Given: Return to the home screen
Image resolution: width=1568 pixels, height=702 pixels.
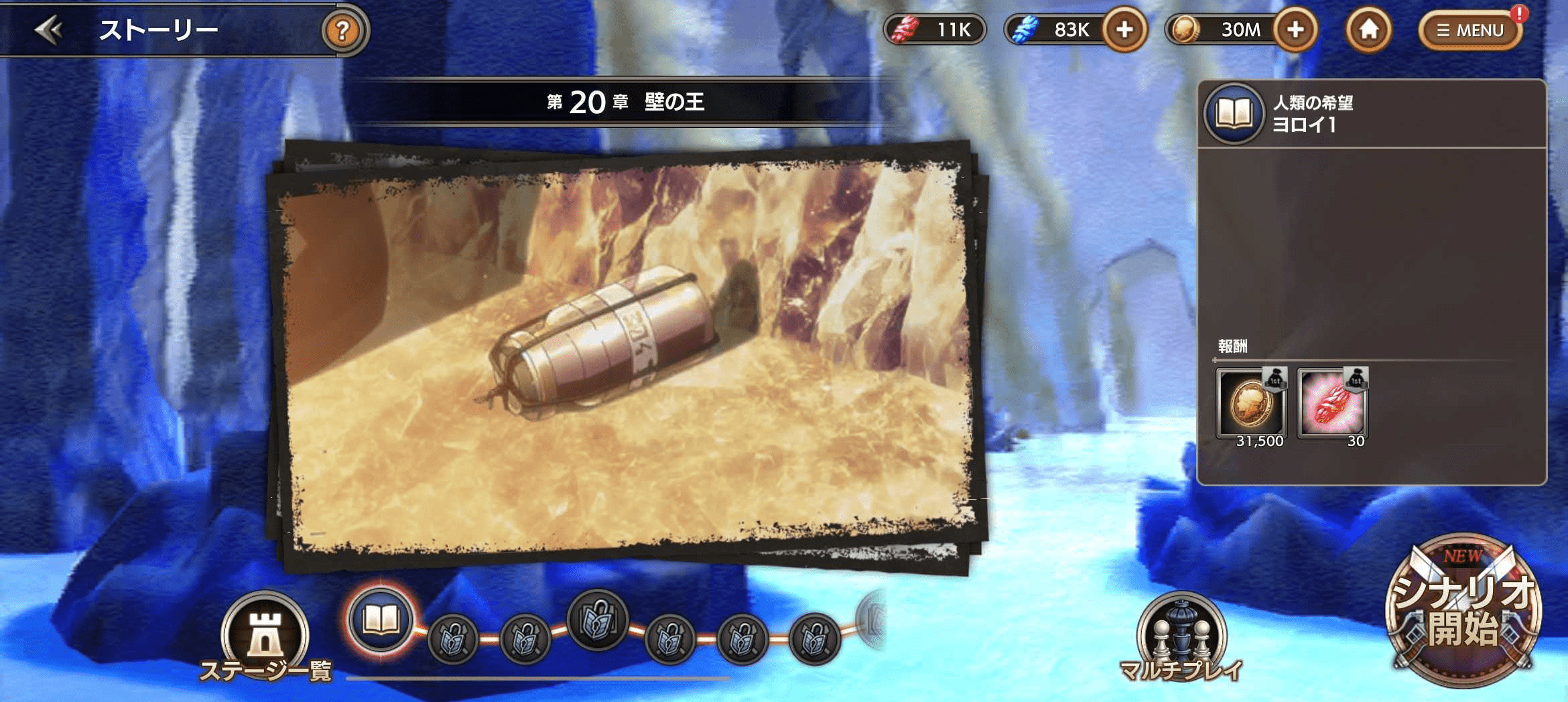Looking at the screenshot, I should click(1368, 29).
